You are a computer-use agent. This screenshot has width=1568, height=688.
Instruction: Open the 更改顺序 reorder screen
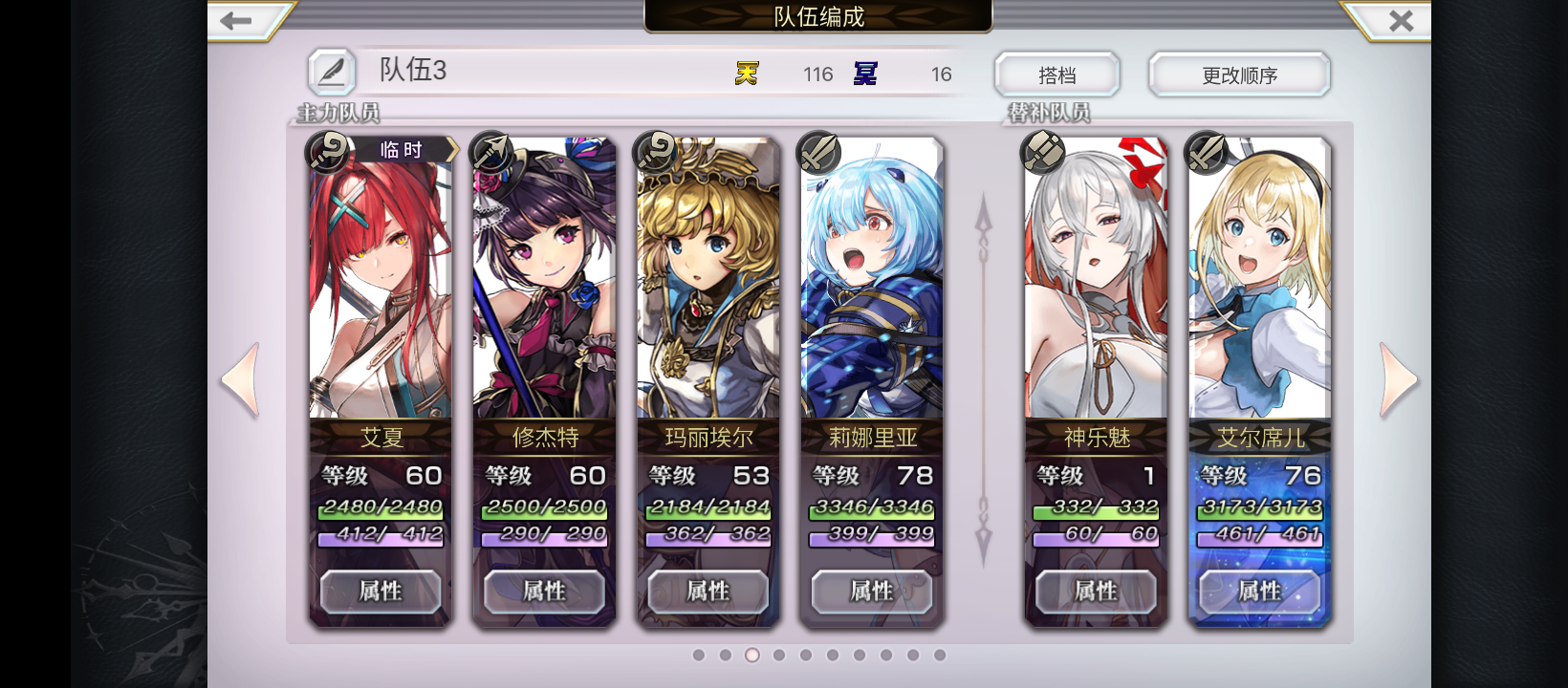click(1239, 75)
